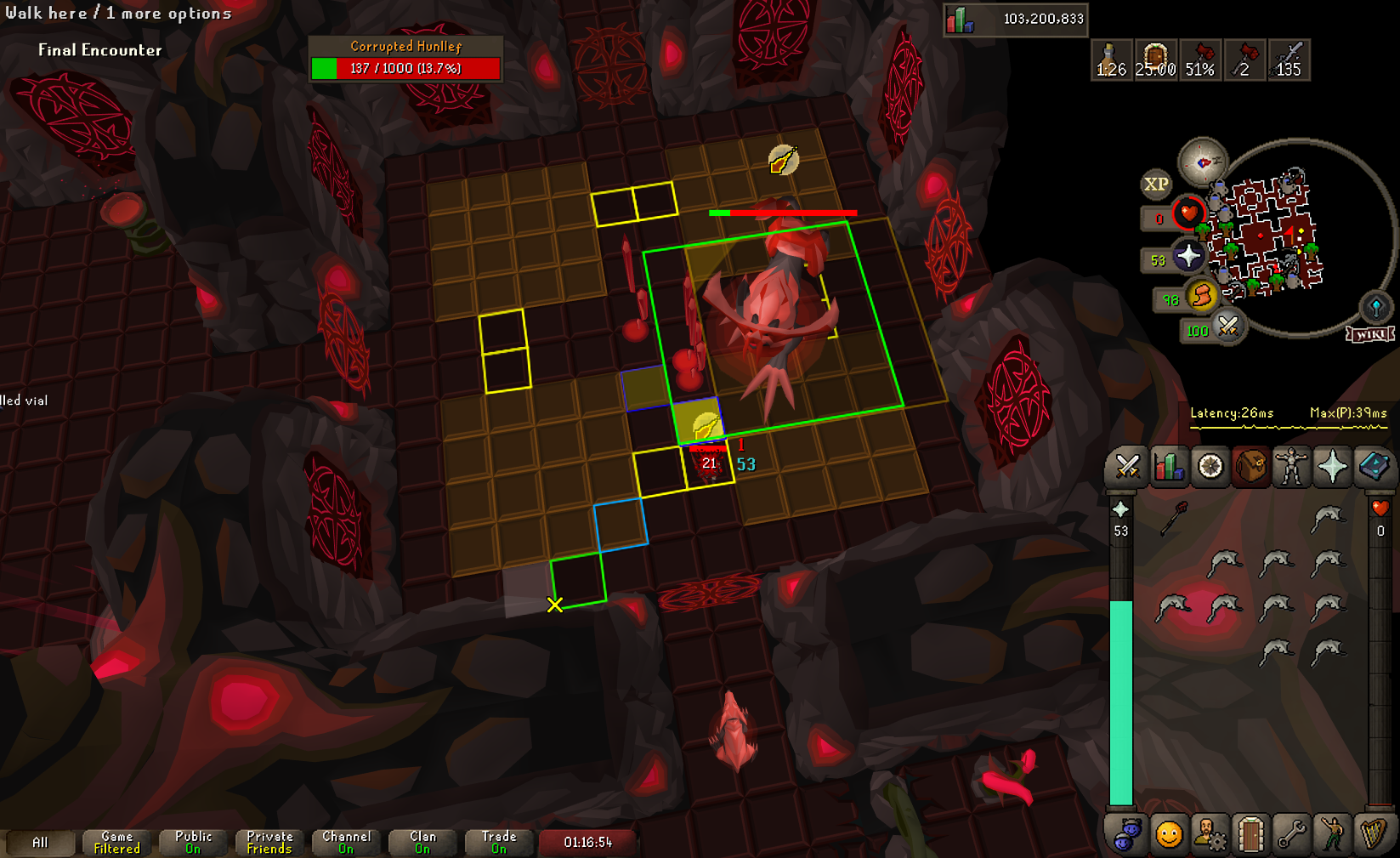Activate the special attack orb
Screen dimensions: 1400x858
pos(1227,327)
